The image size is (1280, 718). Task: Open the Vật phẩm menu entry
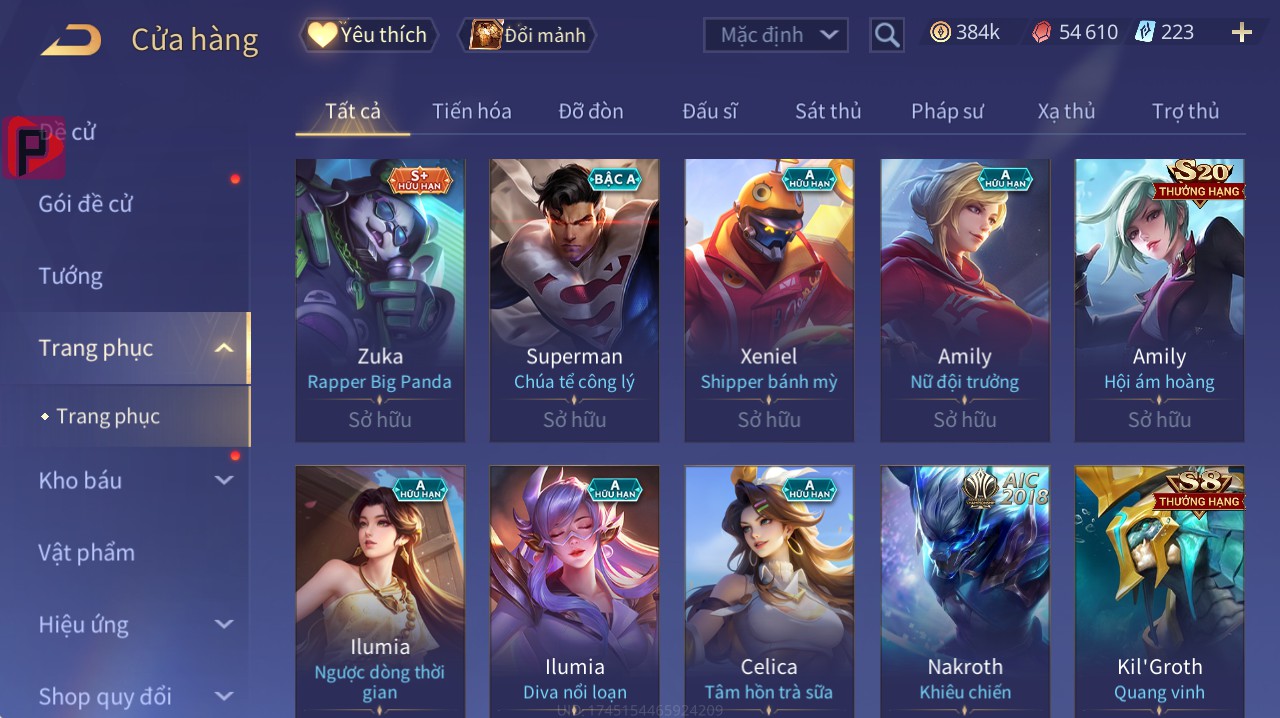click(86, 553)
